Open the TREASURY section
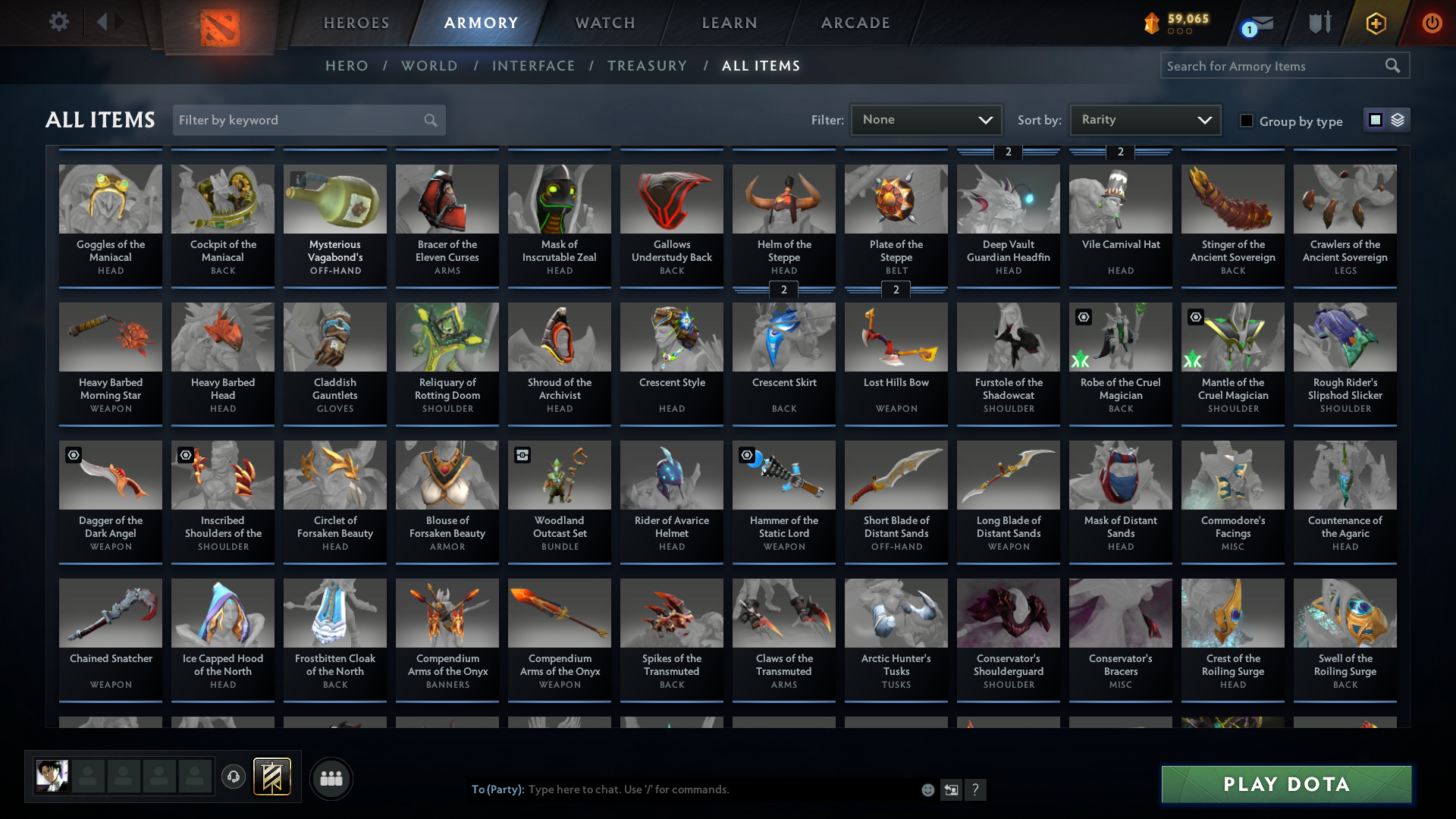 click(647, 66)
